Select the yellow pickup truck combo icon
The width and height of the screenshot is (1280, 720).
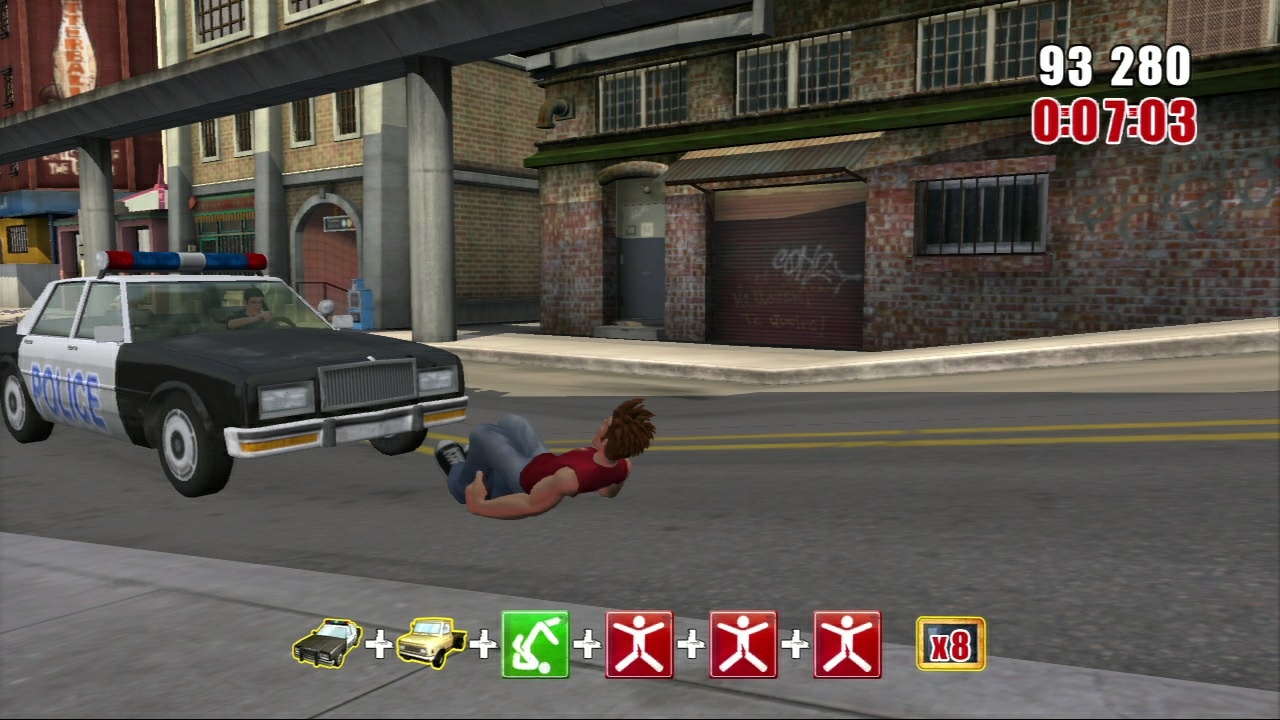pos(431,643)
